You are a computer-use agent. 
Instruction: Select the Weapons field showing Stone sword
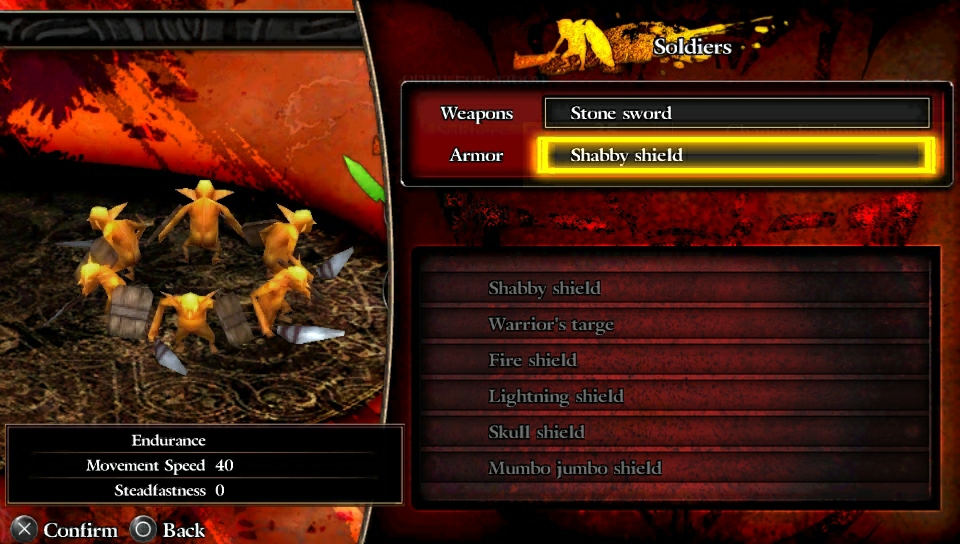pos(736,113)
